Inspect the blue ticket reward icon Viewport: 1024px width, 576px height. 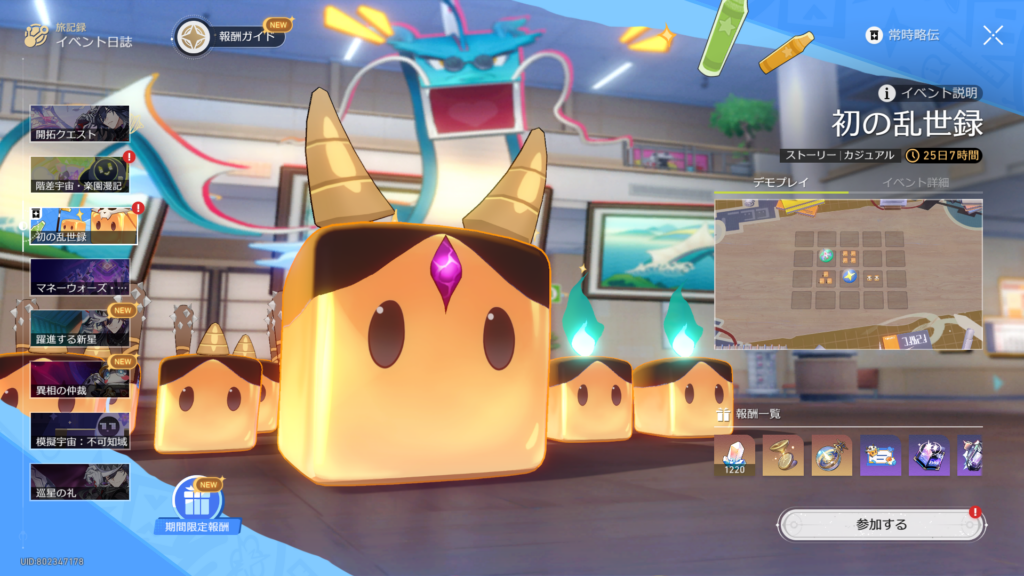coord(880,455)
